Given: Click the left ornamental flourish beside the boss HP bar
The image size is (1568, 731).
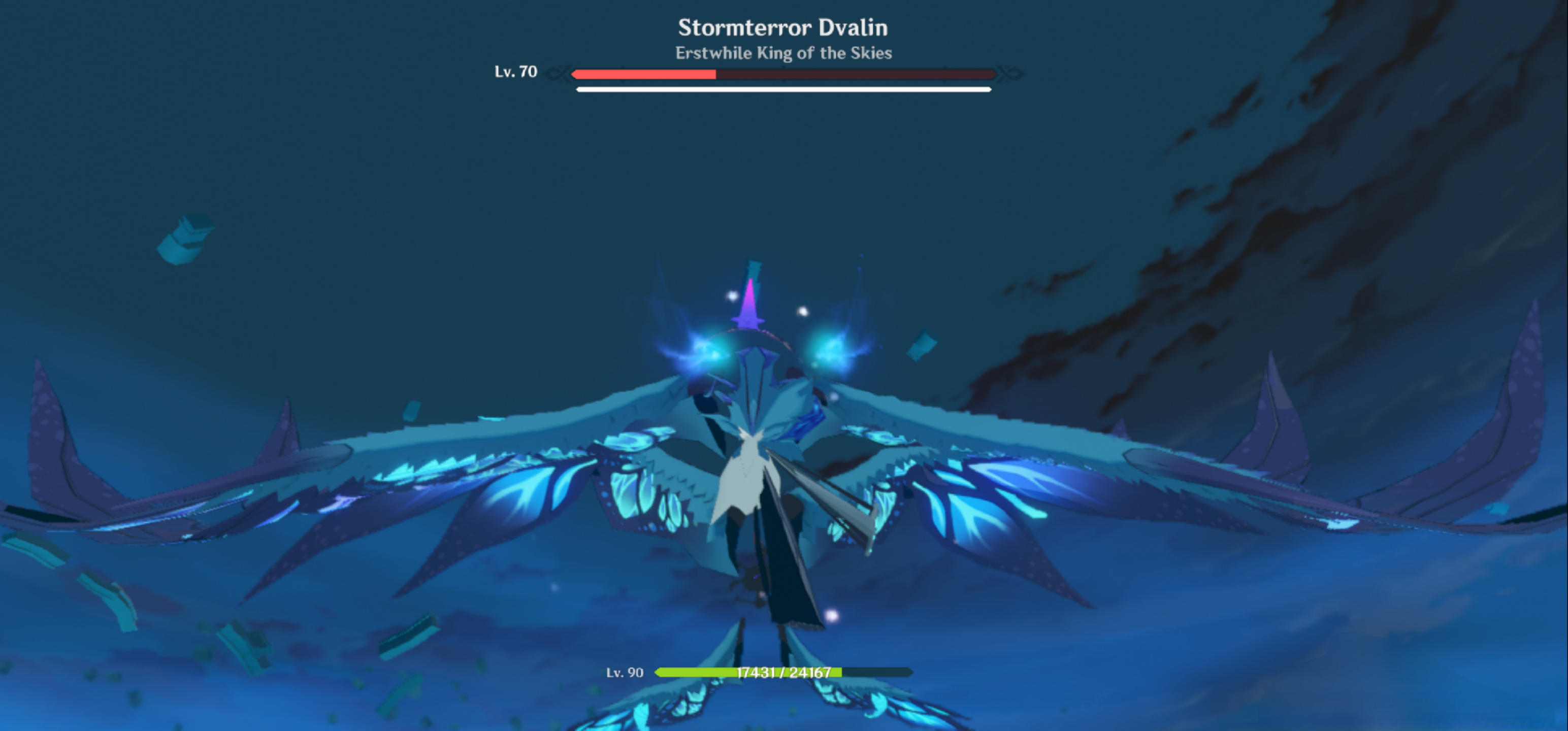Looking at the screenshot, I should (x=557, y=73).
